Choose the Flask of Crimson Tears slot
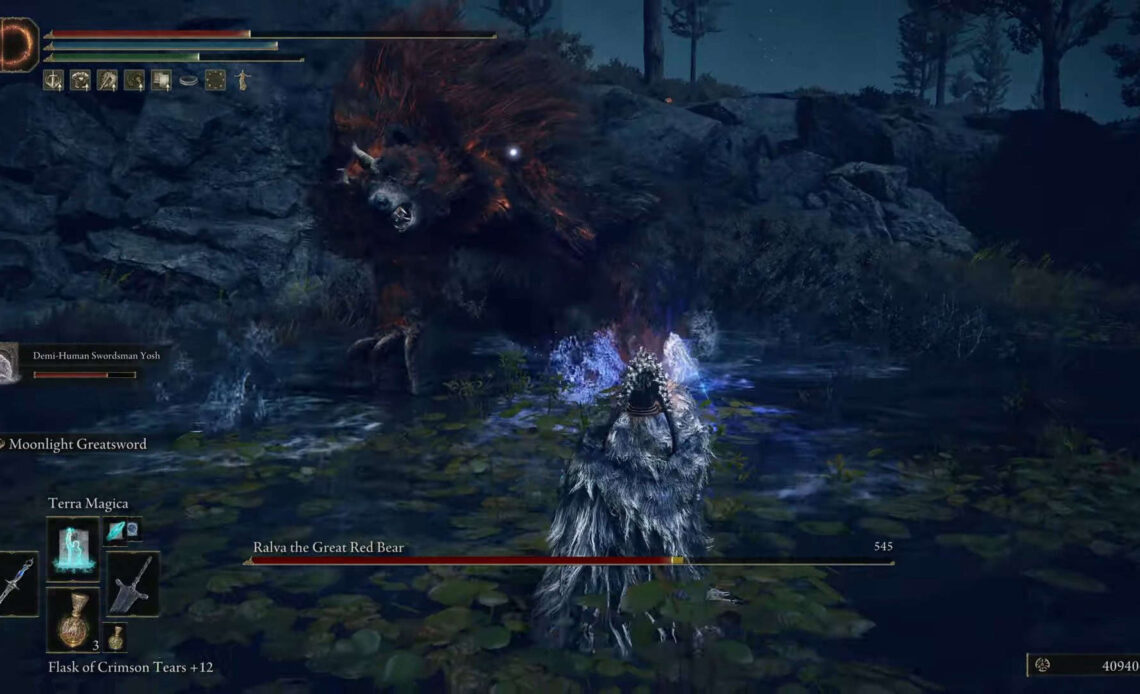The height and width of the screenshot is (694, 1140). pos(72,620)
